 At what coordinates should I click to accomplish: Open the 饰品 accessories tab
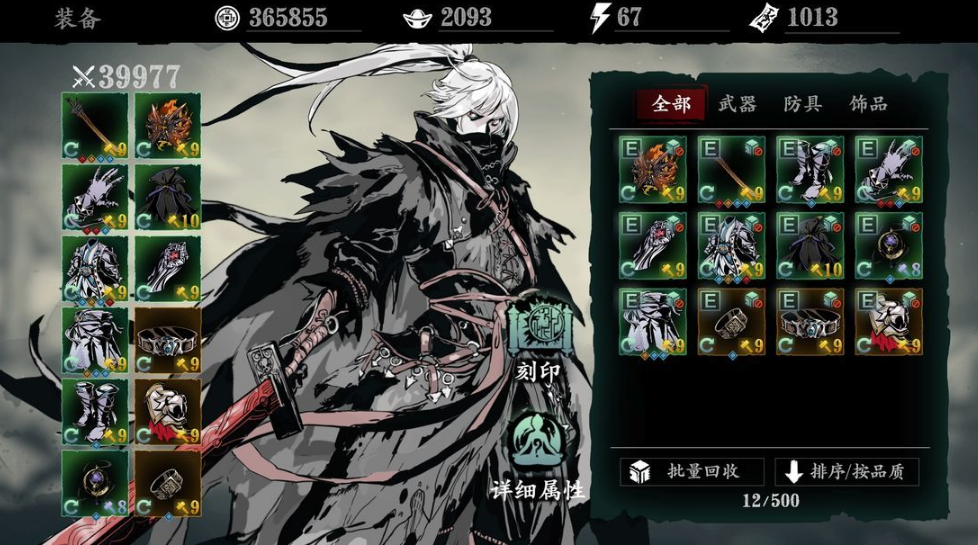pos(868,104)
